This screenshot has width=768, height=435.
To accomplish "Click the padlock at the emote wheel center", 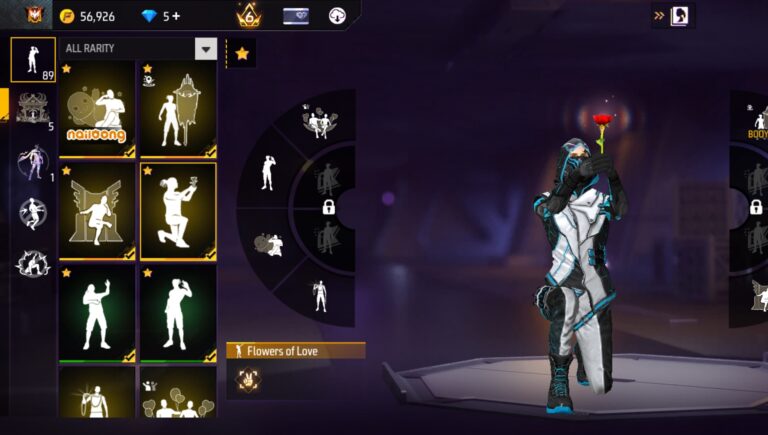I will coord(328,207).
